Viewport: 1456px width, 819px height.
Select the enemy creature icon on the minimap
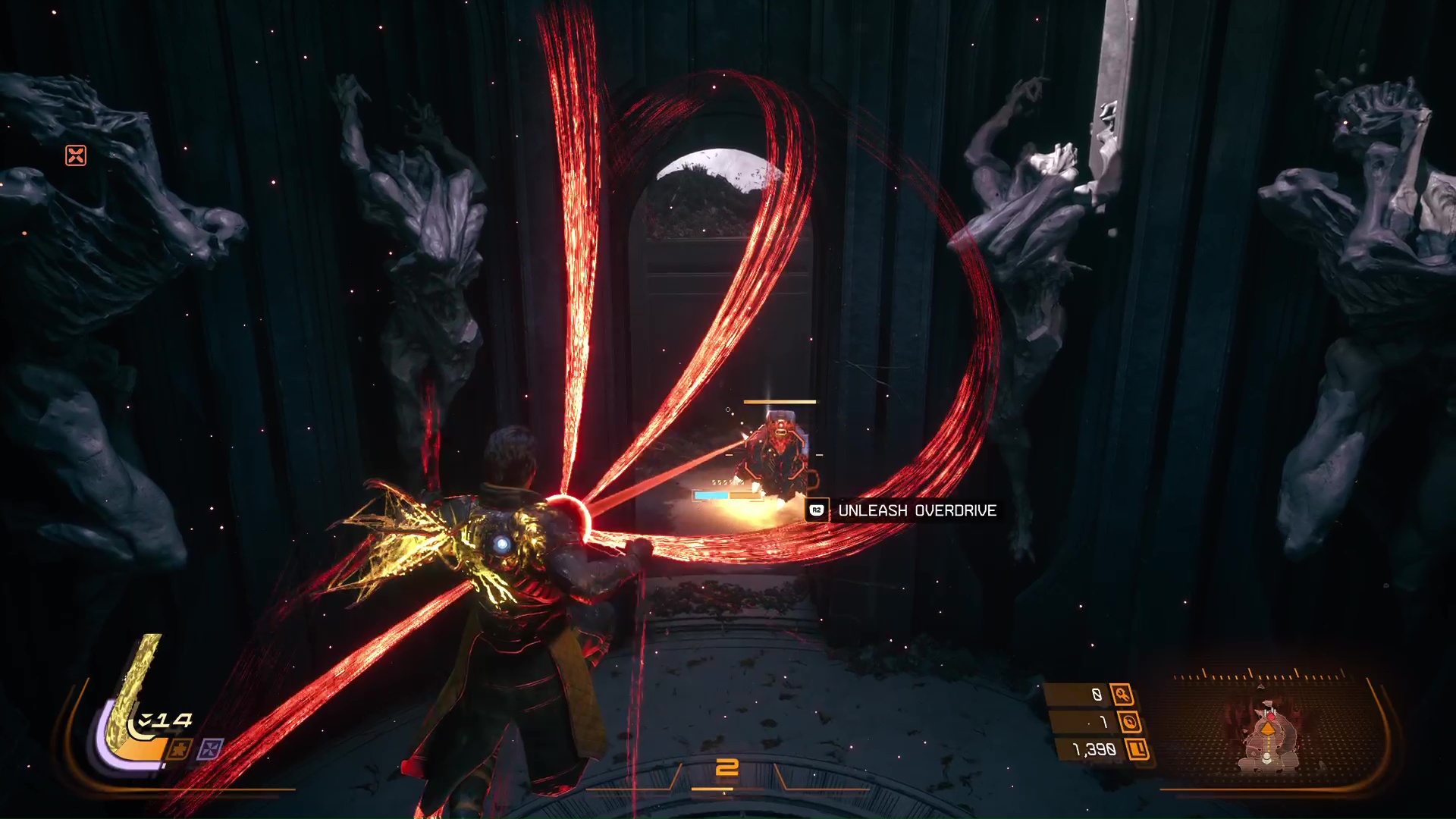[1272, 717]
